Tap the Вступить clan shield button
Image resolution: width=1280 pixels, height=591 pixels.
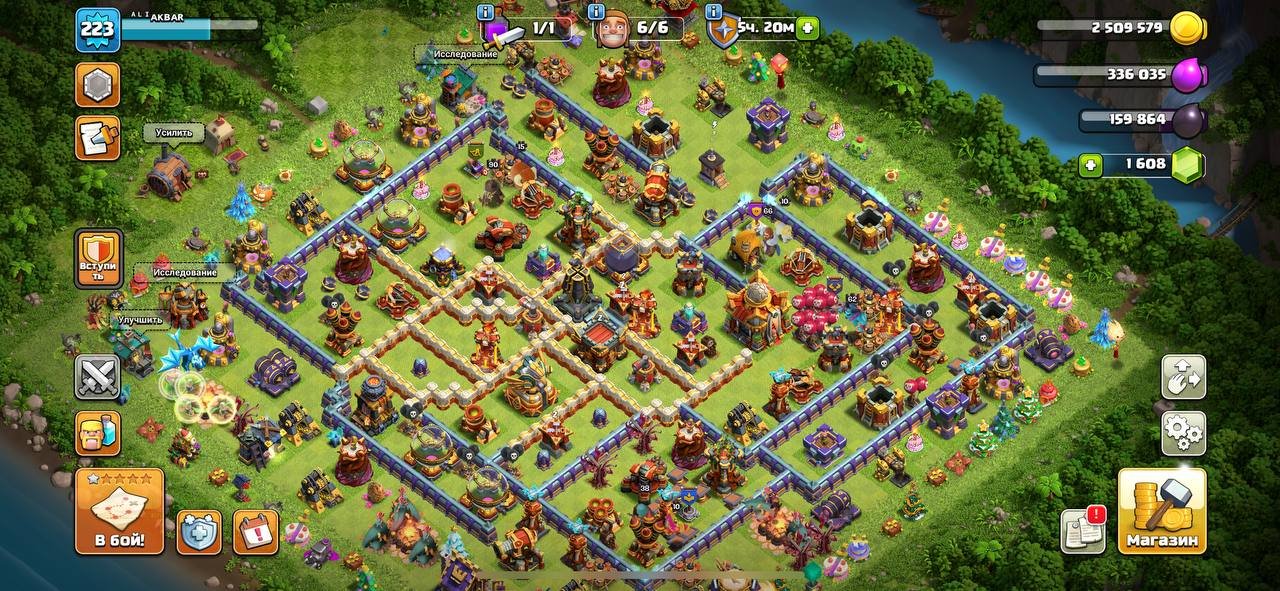[x=98, y=259]
